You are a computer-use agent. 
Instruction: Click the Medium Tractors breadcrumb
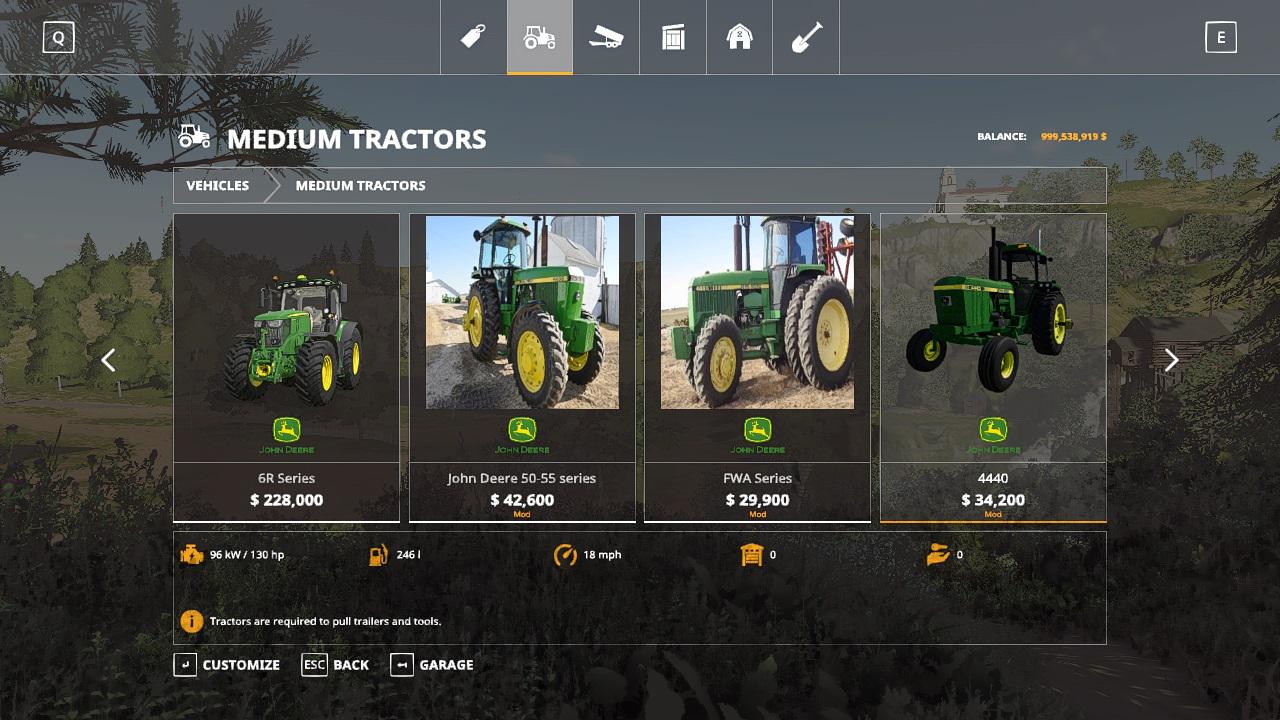[360, 186]
